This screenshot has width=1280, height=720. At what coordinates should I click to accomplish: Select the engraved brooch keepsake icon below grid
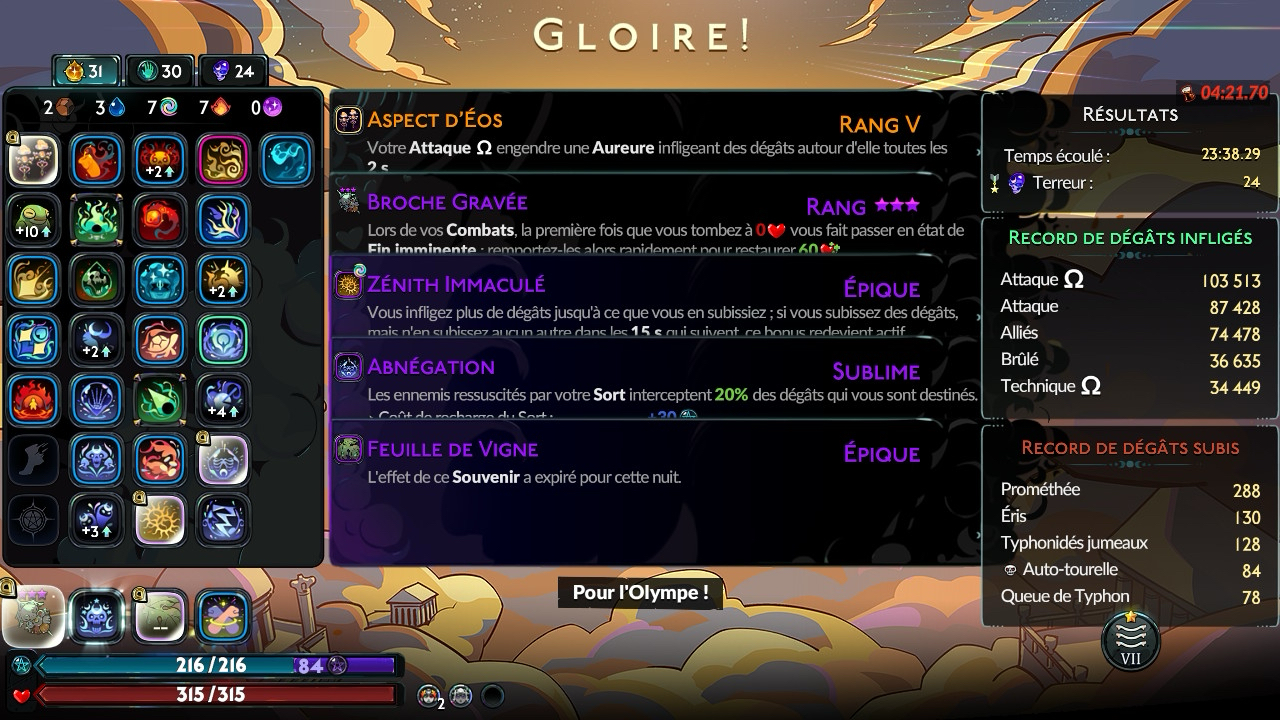pos(33,616)
